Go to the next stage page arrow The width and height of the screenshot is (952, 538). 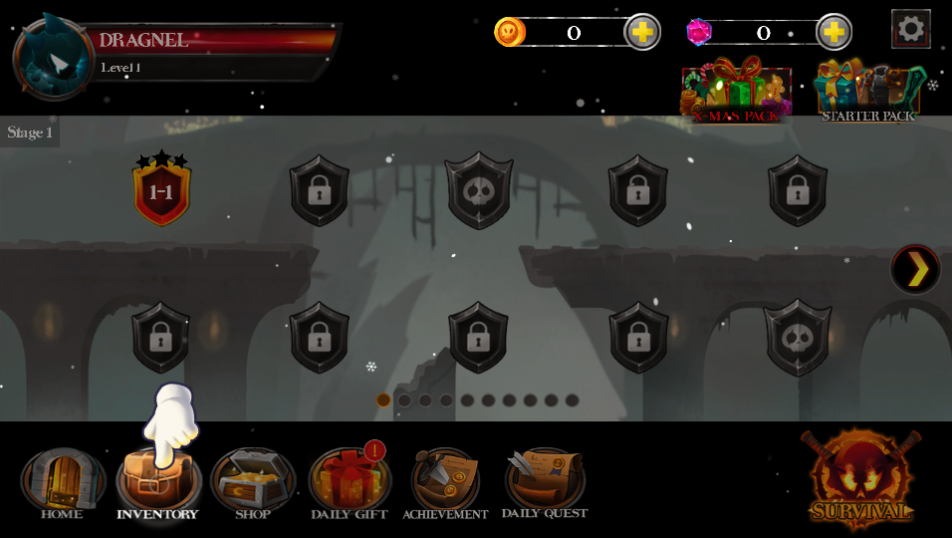[915, 269]
